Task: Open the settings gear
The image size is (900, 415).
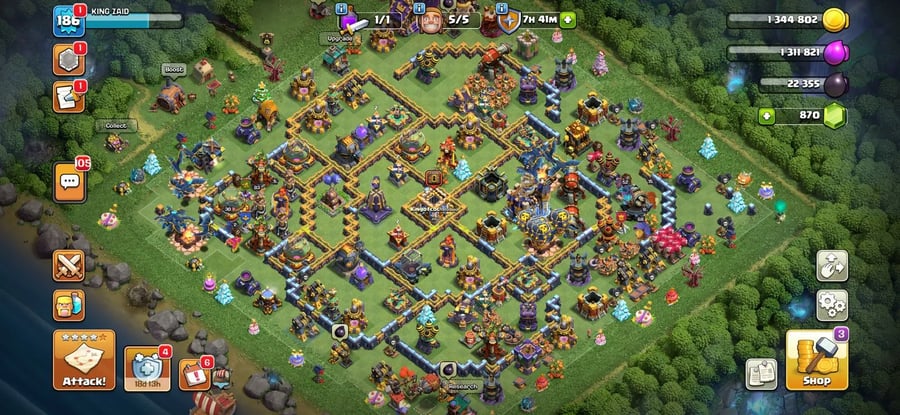Action: click(x=832, y=303)
